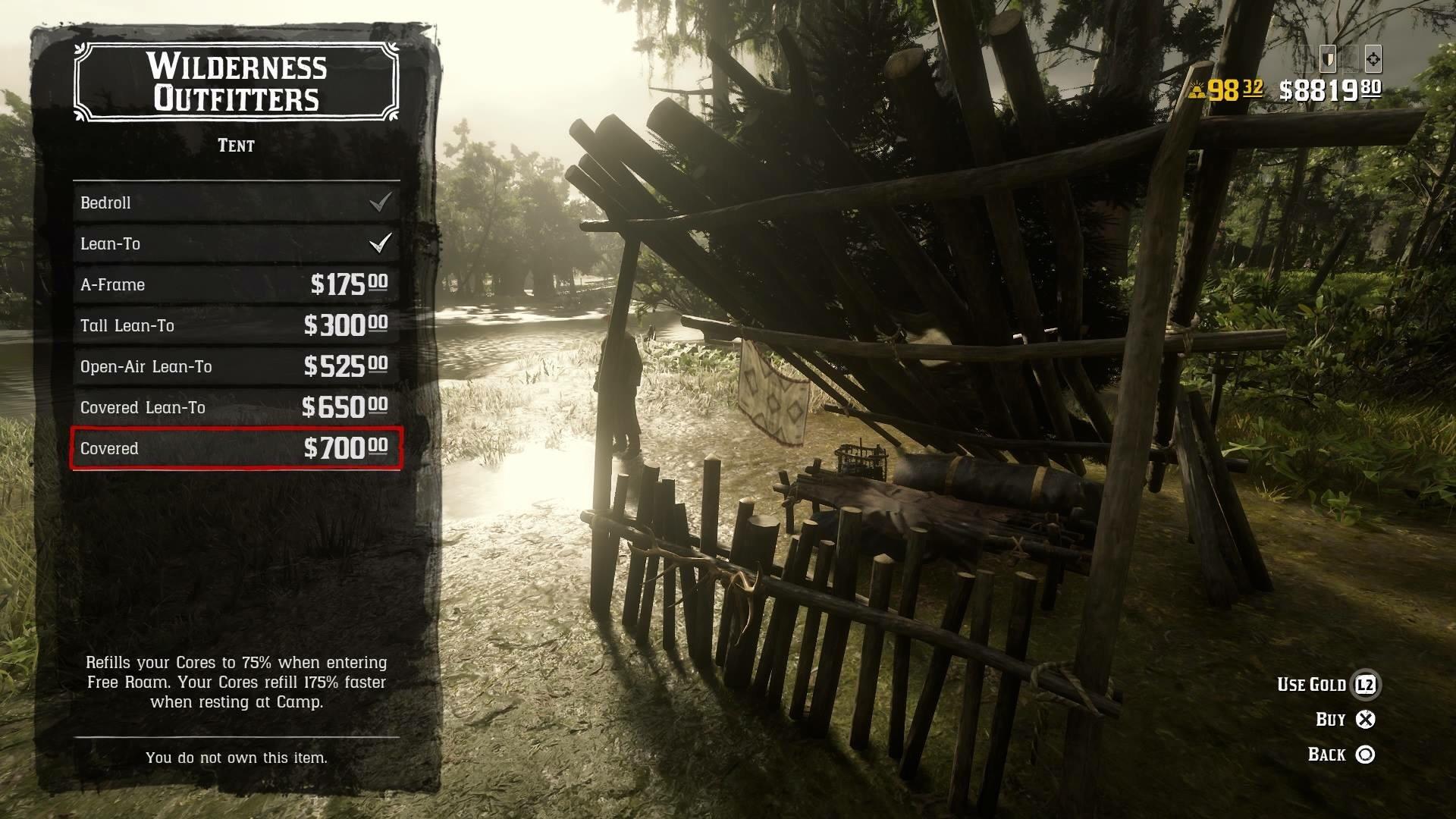Screen dimensions: 1456x819
Task: Go Back from the tent menu
Action: pos(1341,755)
